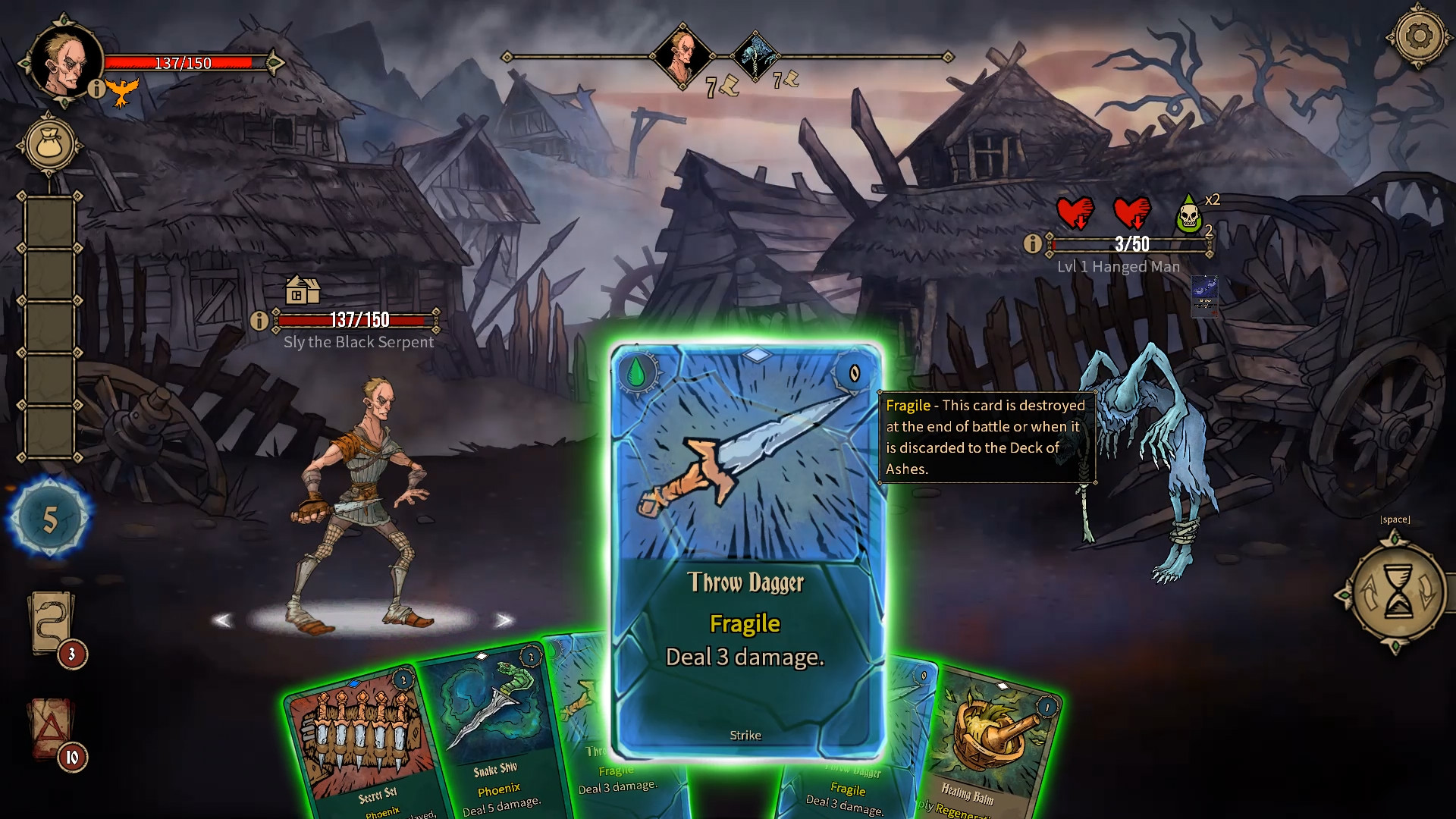The height and width of the screenshot is (819, 1456).
Task: Toggle the info tooltip beside the Hanged Man's health
Action: pyautogui.click(x=1032, y=243)
